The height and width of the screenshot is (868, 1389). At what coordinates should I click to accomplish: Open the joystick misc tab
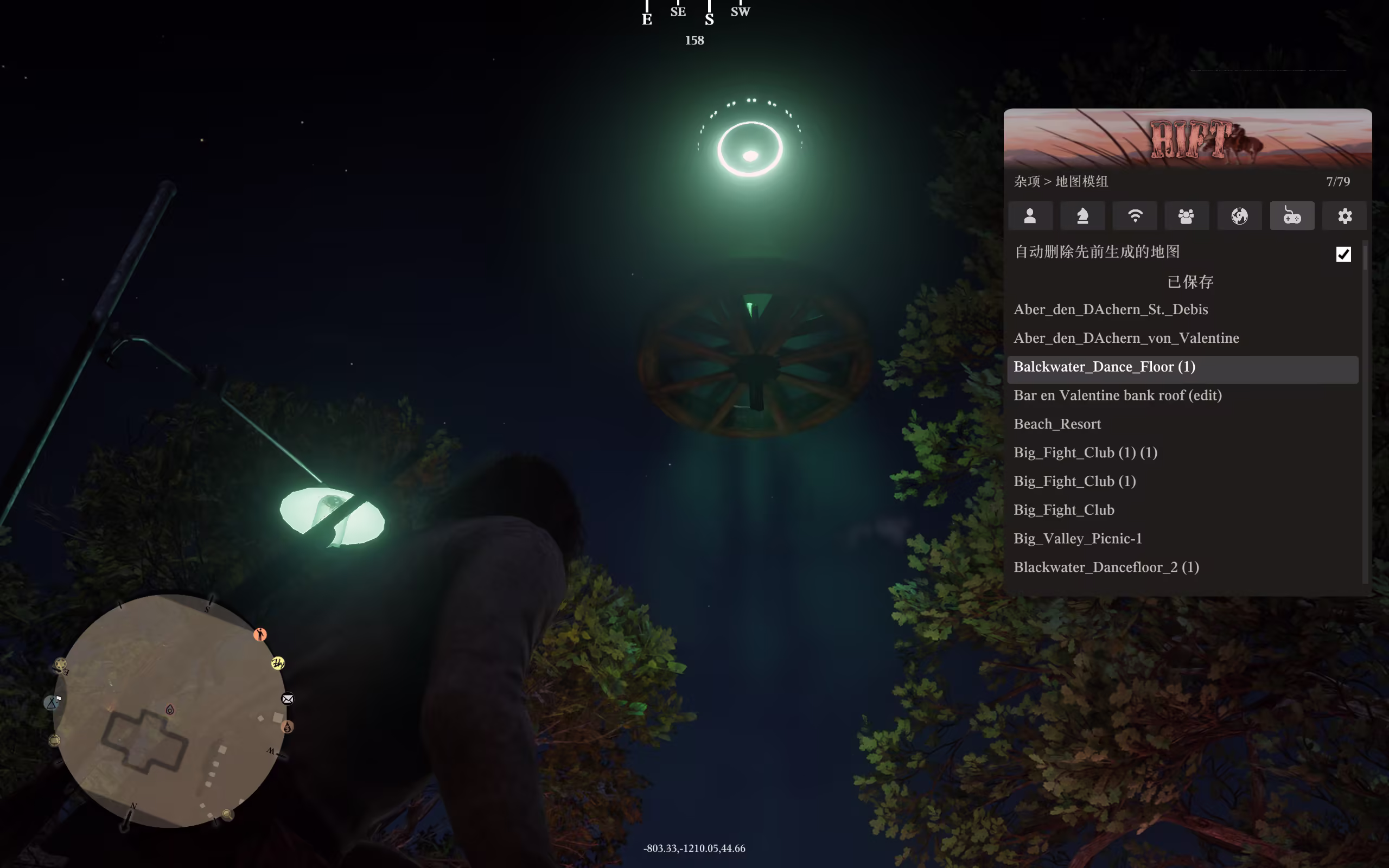(x=1292, y=216)
